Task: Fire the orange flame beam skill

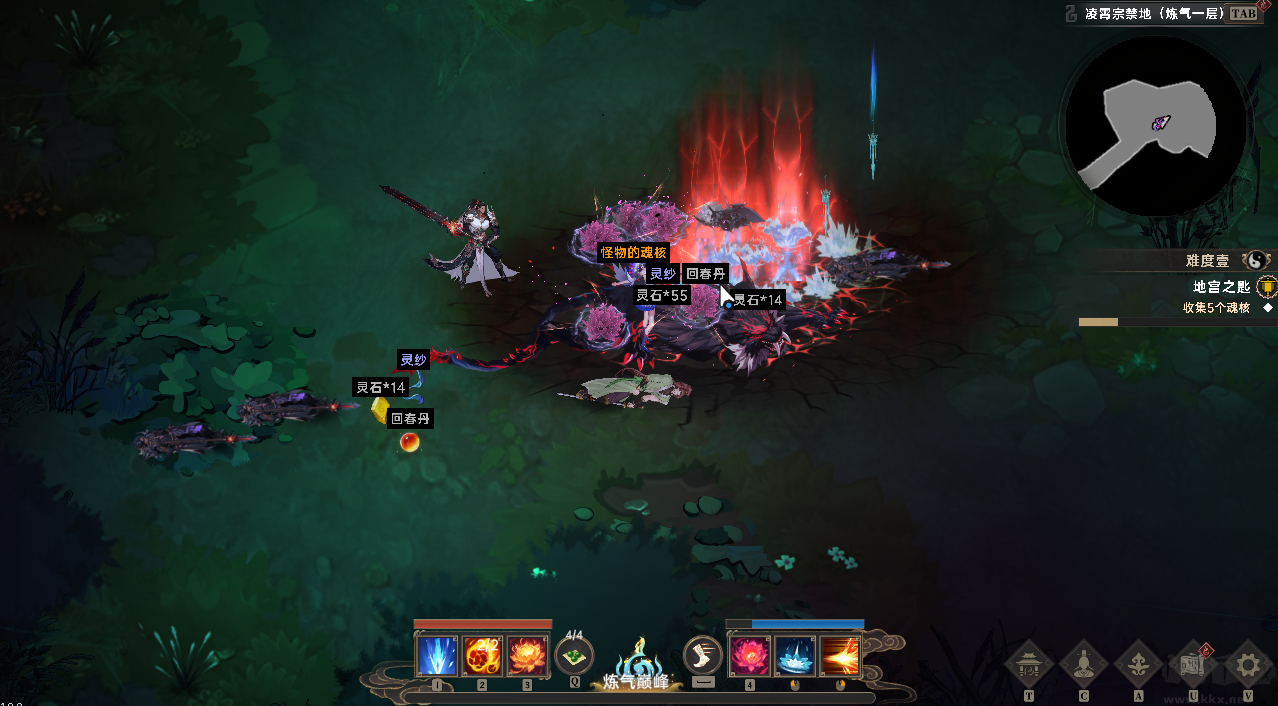Action: point(840,656)
